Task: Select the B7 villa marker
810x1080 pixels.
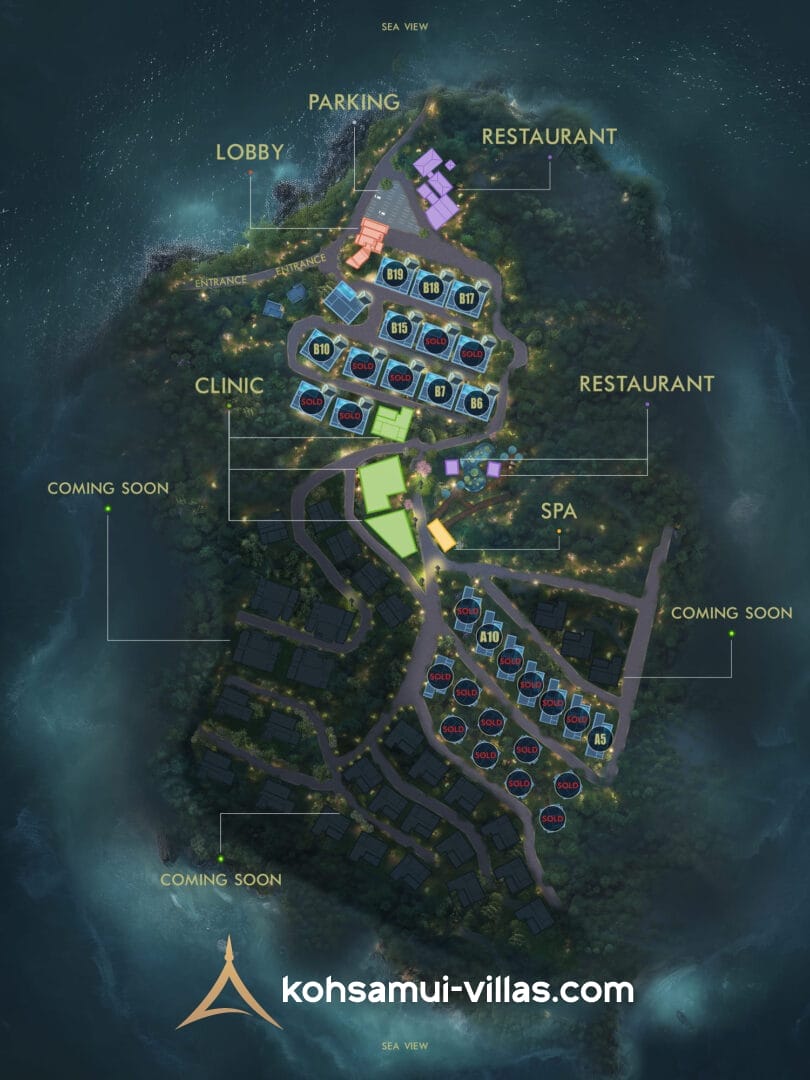Action: tap(437, 390)
